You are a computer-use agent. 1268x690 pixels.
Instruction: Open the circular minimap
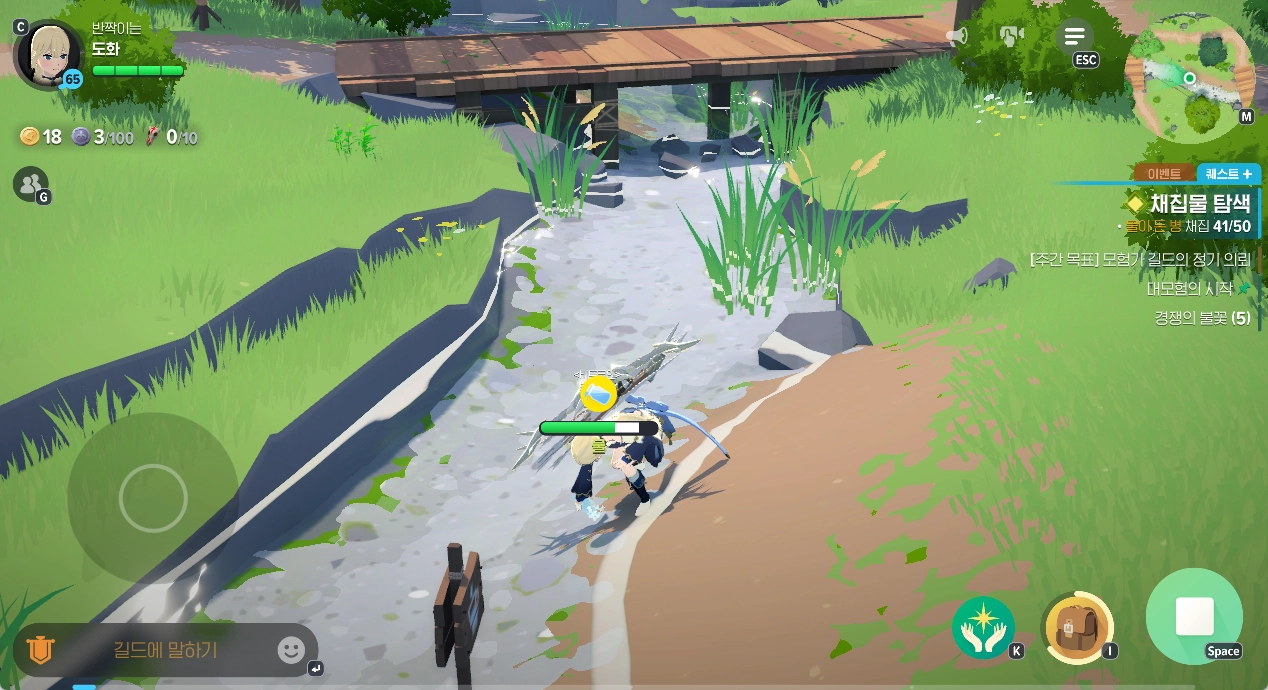click(x=1189, y=79)
